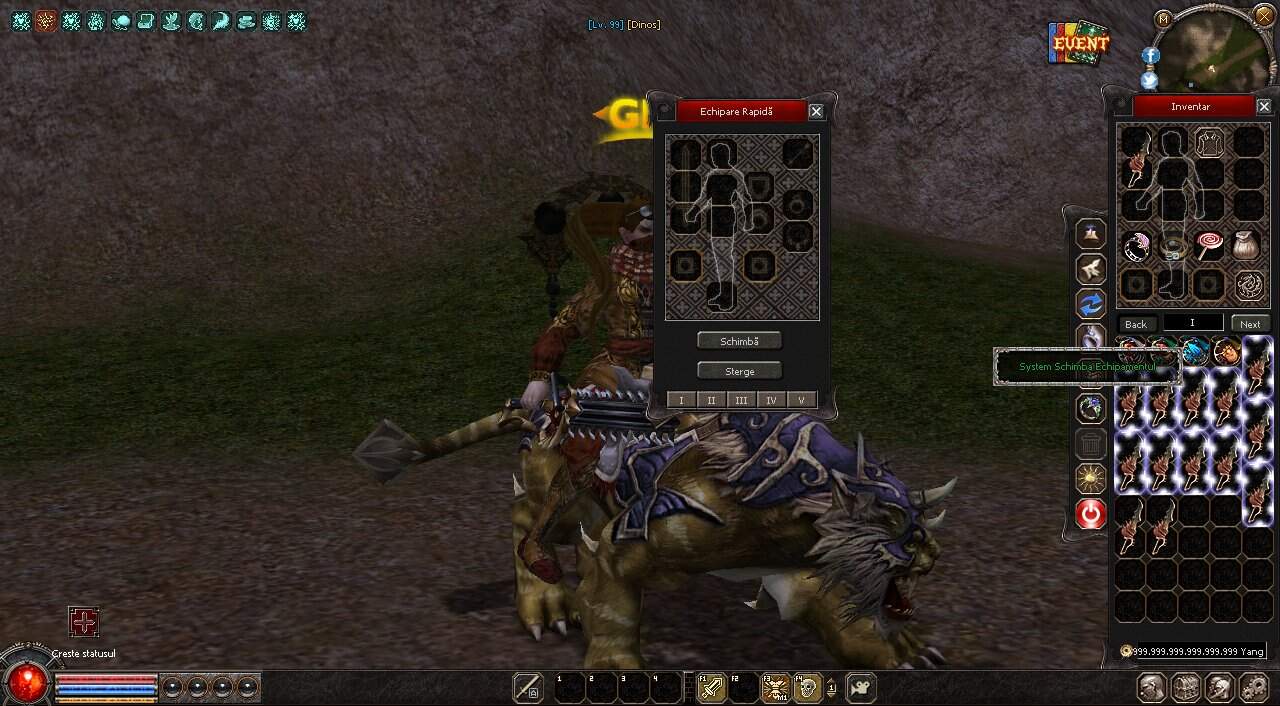Click the camera icon on bottom bar
Image resolution: width=1280 pixels, height=706 pixels.
click(860, 688)
